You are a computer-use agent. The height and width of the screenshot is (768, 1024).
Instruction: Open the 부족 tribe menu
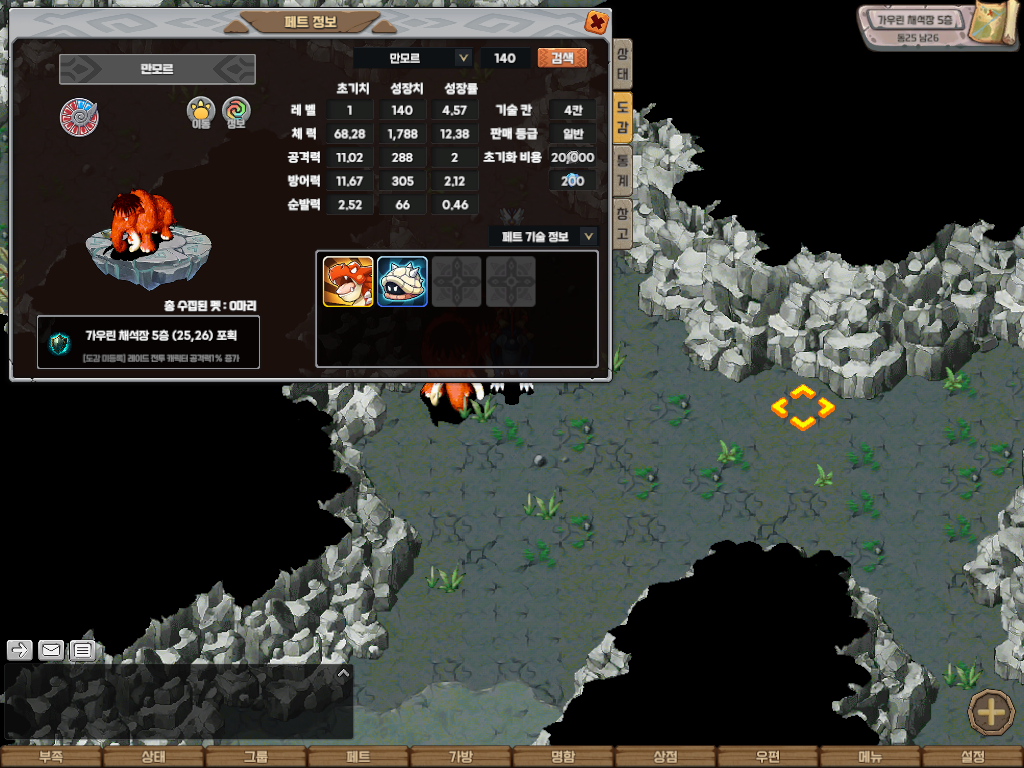[x=51, y=757]
